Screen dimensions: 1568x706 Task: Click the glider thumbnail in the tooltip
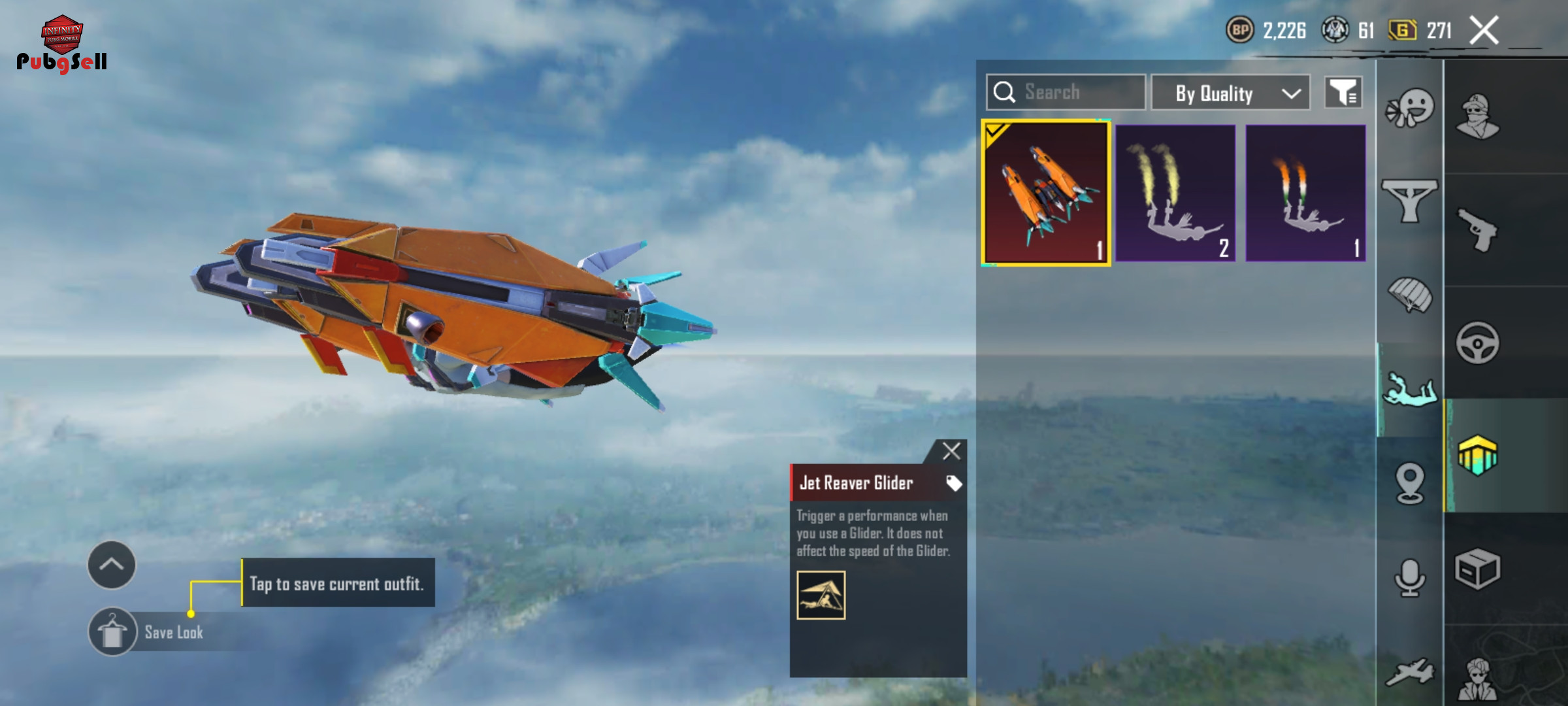pyautogui.click(x=821, y=595)
